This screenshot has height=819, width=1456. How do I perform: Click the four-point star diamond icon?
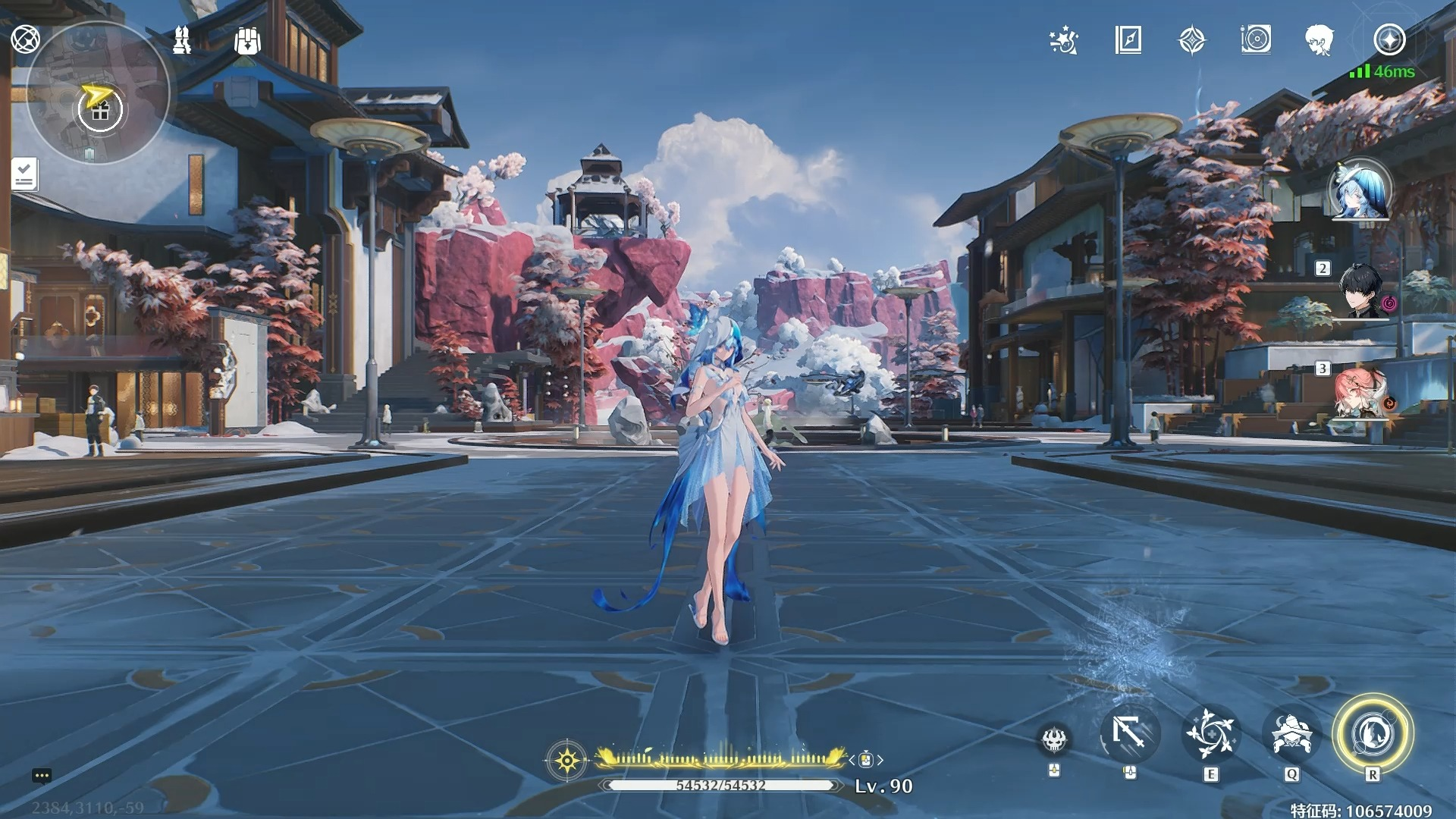(x=1192, y=40)
